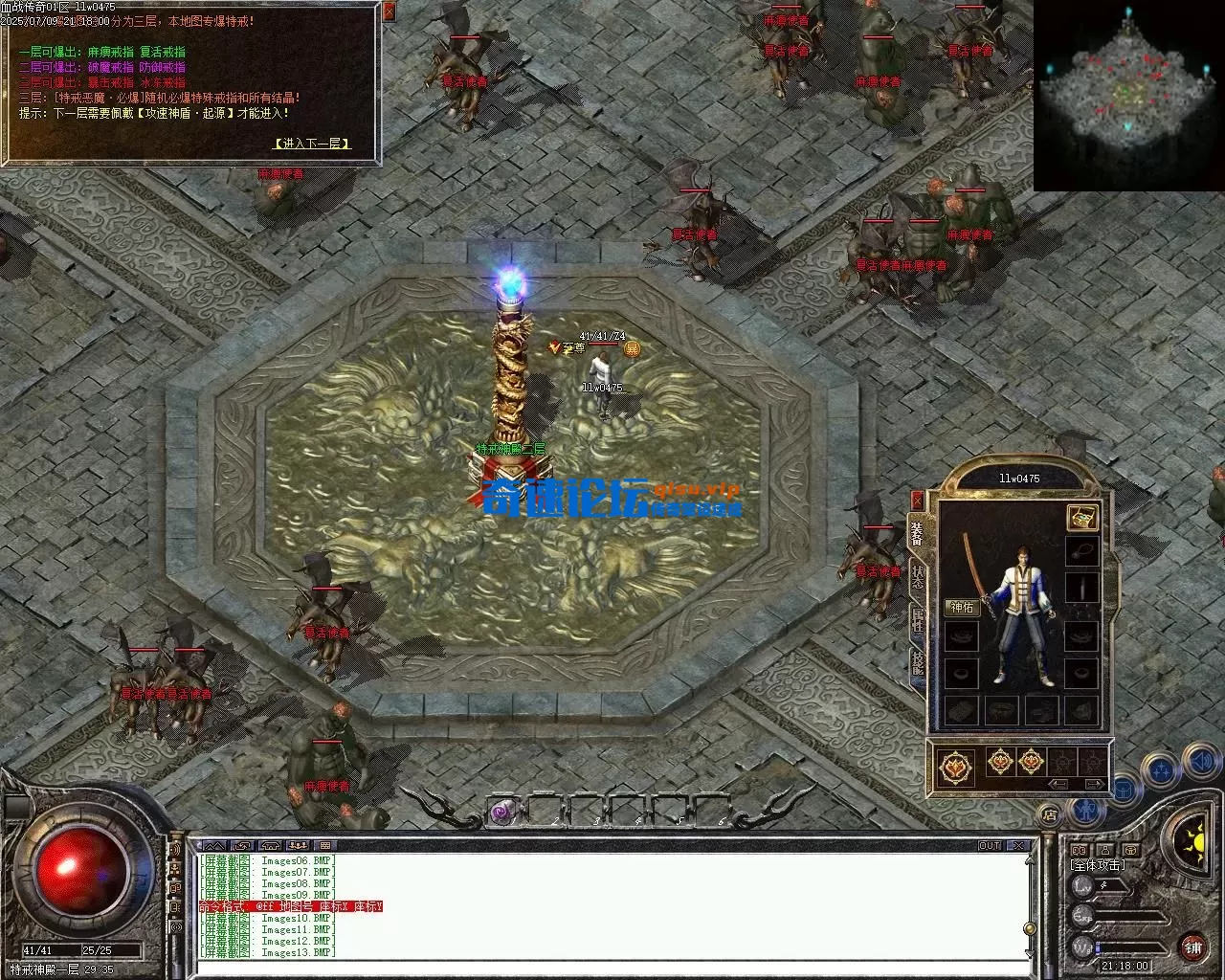Click the red 铺 stall button
Image resolution: width=1225 pixels, height=980 pixels.
click(1192, 947)
